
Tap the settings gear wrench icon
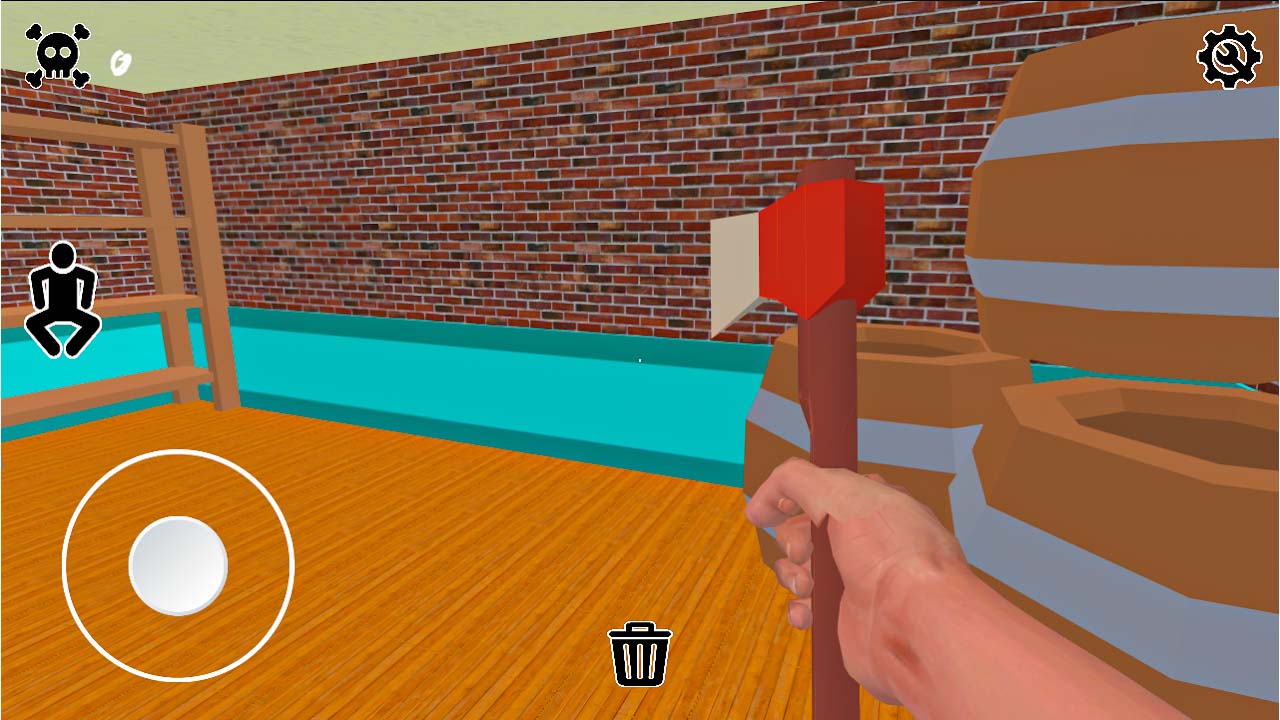tap(1227, 56)
